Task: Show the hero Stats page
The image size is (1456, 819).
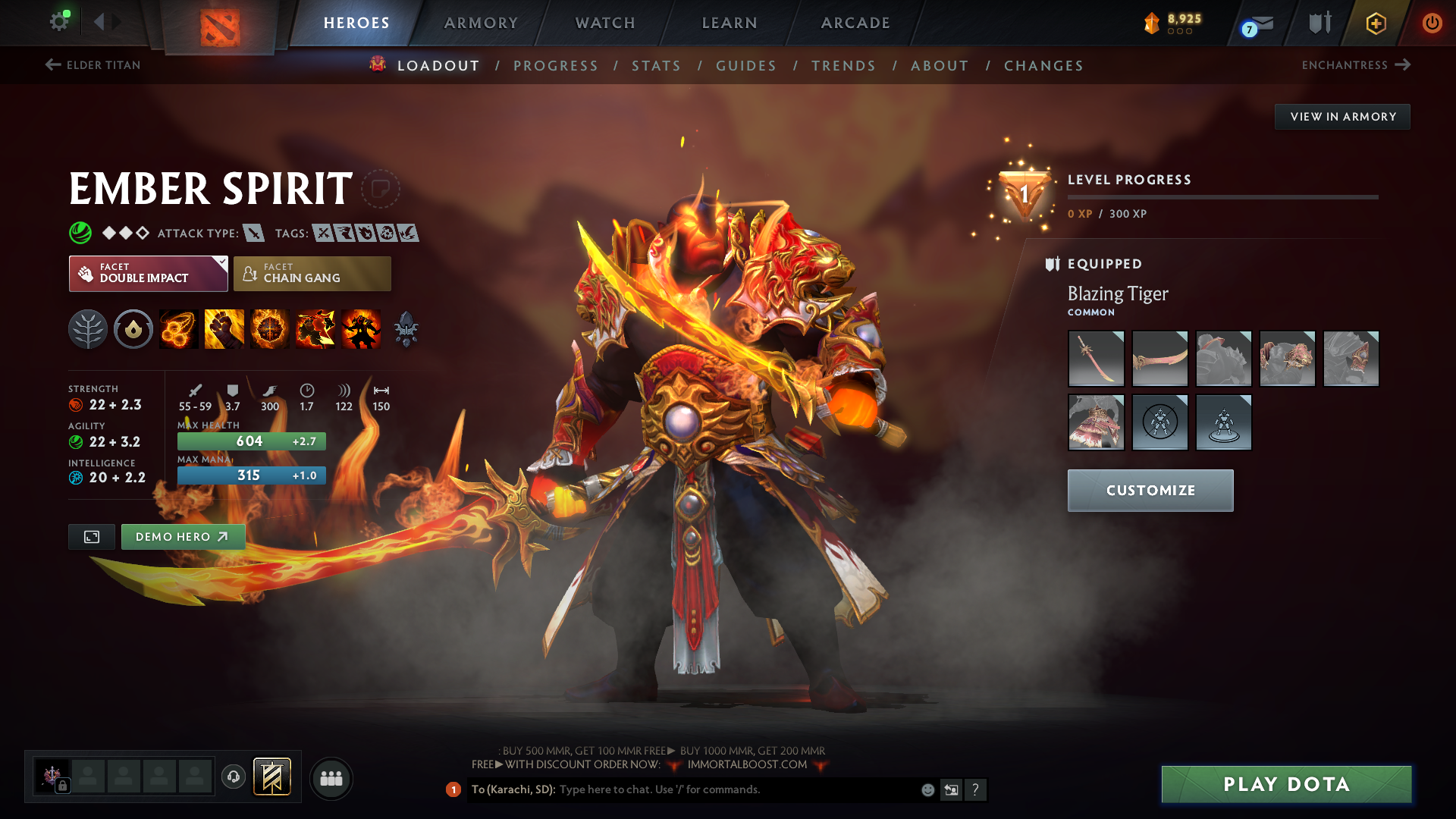Action: (656, 66)
